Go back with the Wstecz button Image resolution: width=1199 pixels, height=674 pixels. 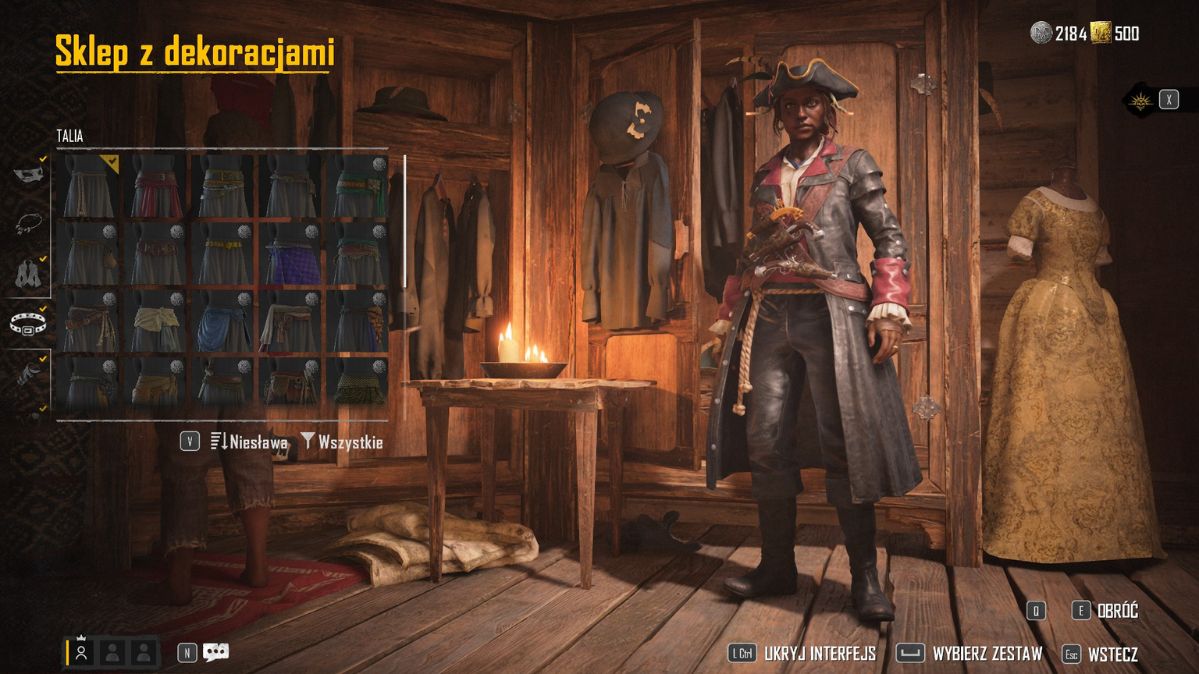pos(1098,654)
